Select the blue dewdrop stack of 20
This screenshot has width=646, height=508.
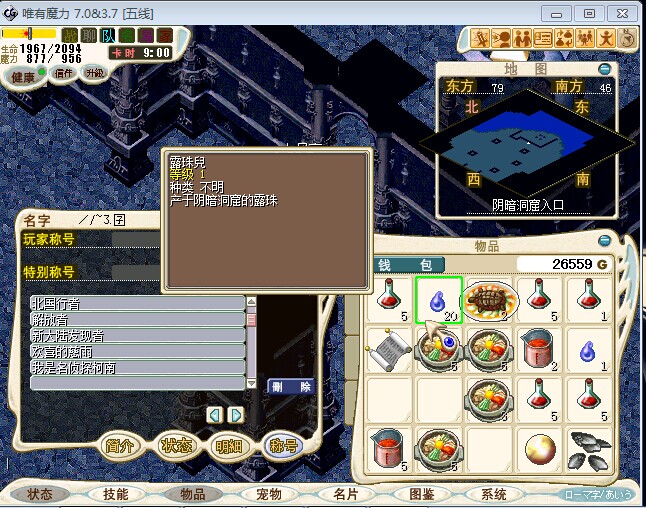point(438,299)
